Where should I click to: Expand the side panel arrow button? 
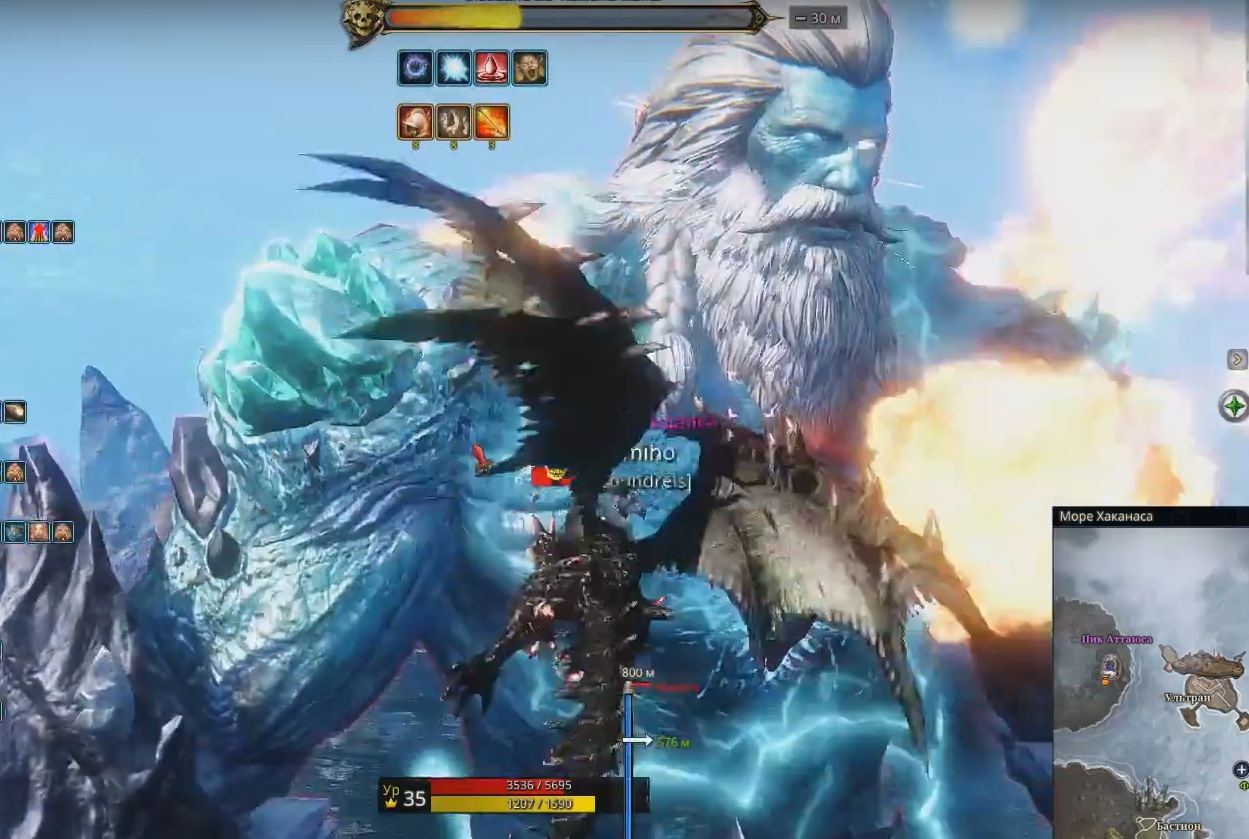pyautogui.click(x=1237, y=360)
